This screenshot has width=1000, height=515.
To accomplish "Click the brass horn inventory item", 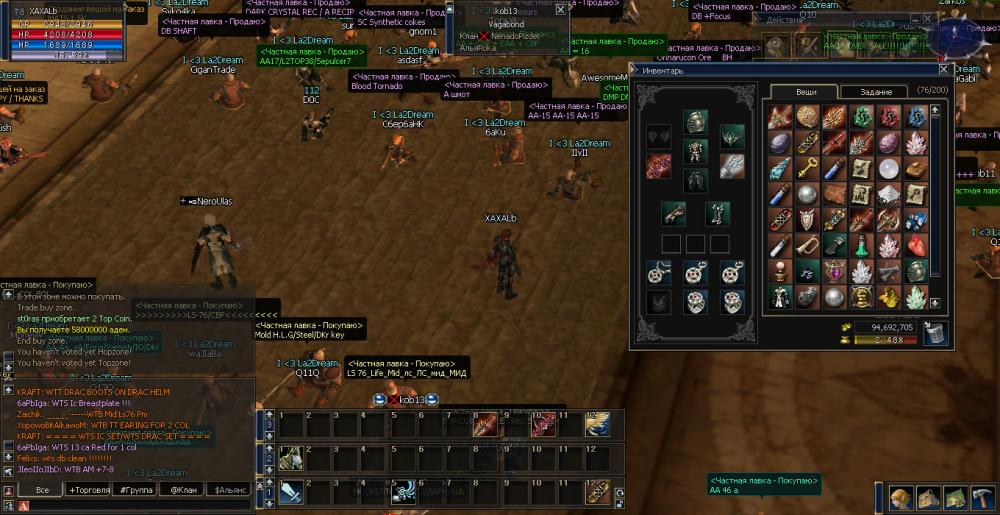I will (x=808, y=245).
